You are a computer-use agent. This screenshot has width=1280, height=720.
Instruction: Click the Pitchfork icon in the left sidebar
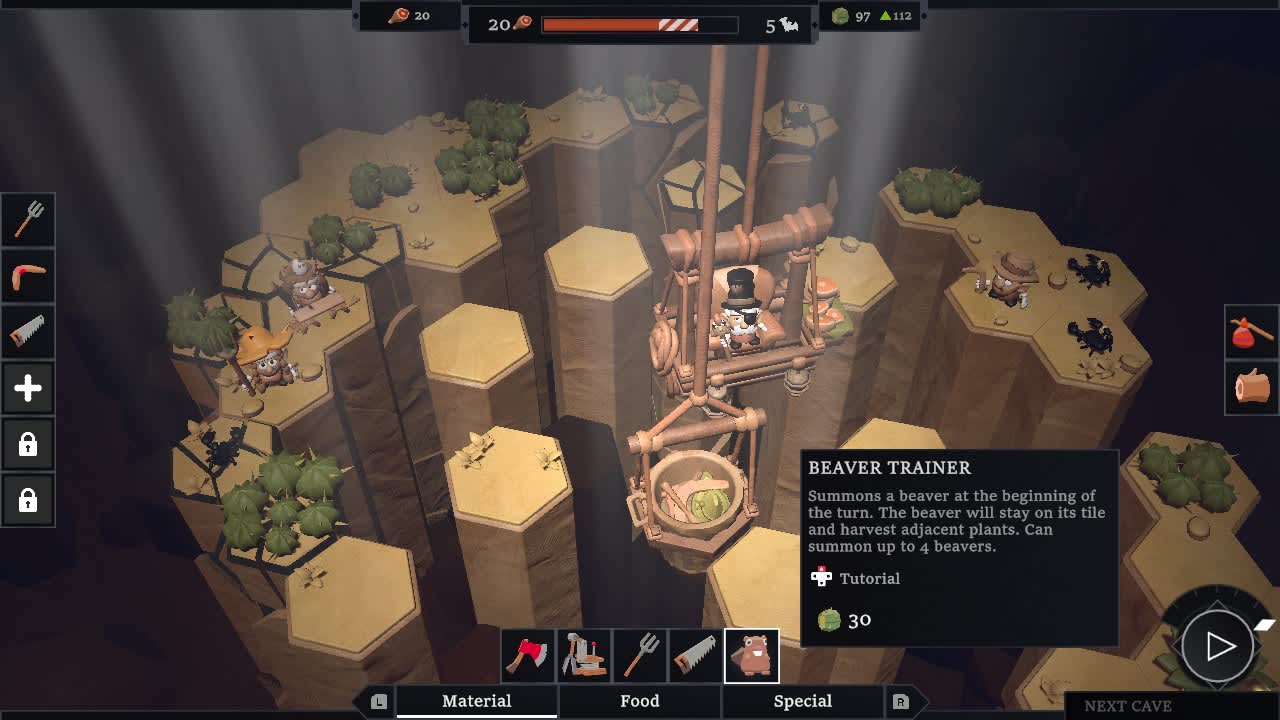click(27, 220)
